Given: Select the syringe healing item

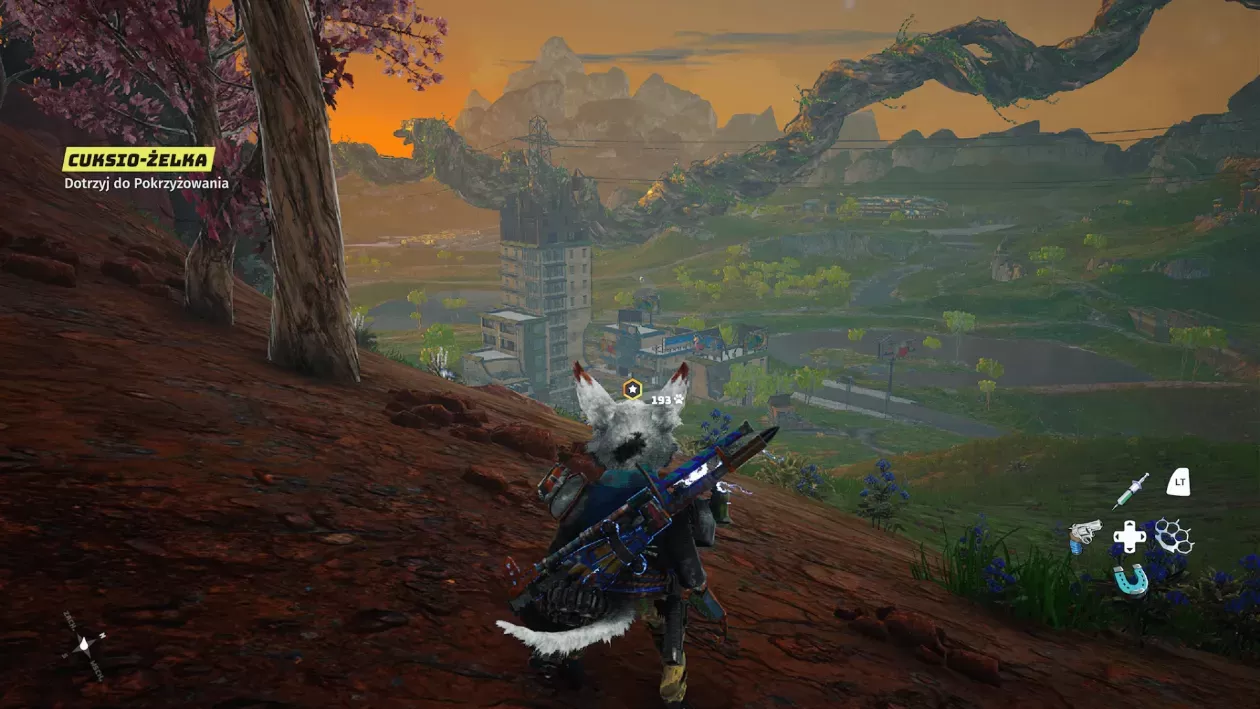Looking at the screenshot, I should tap(1130, 490).
